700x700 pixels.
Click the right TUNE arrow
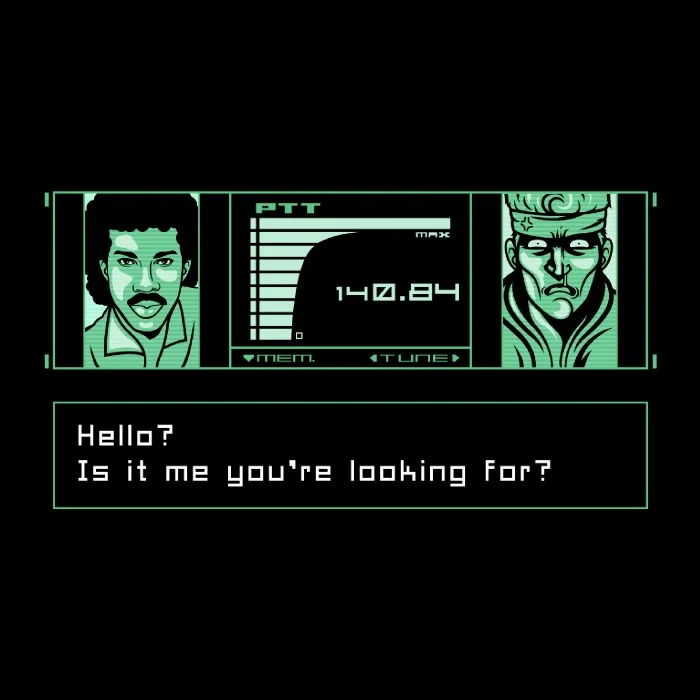click(456, 358)
